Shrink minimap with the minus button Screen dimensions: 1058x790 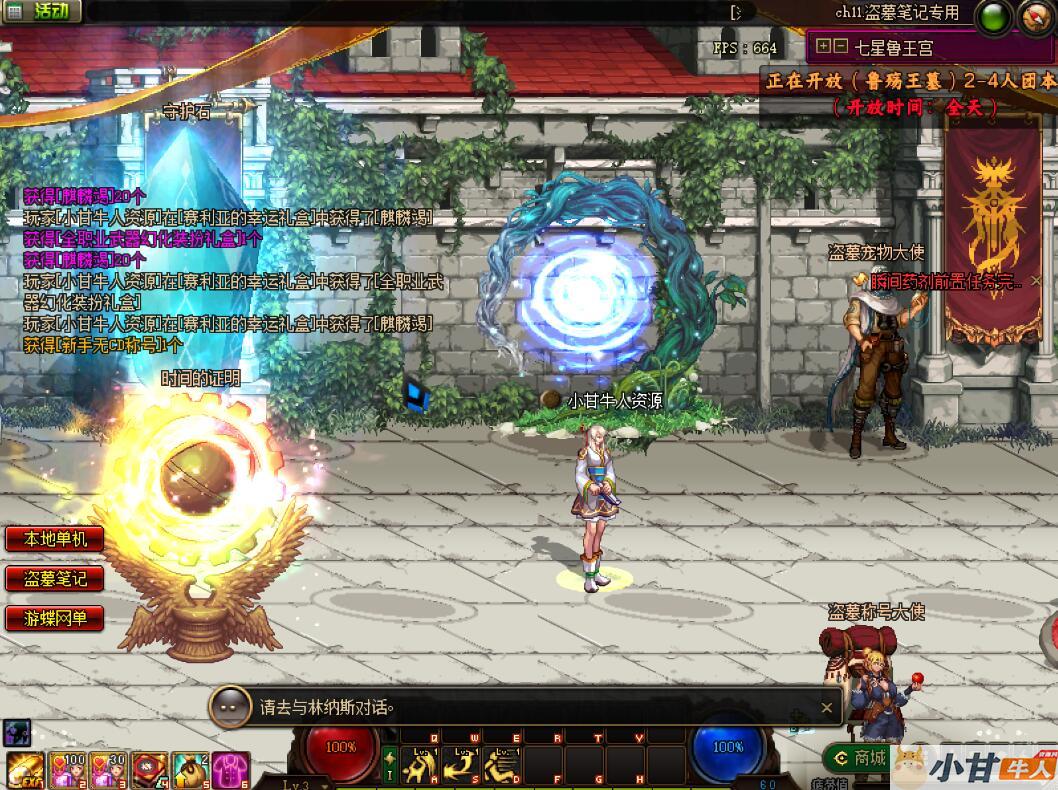[841, 46]
